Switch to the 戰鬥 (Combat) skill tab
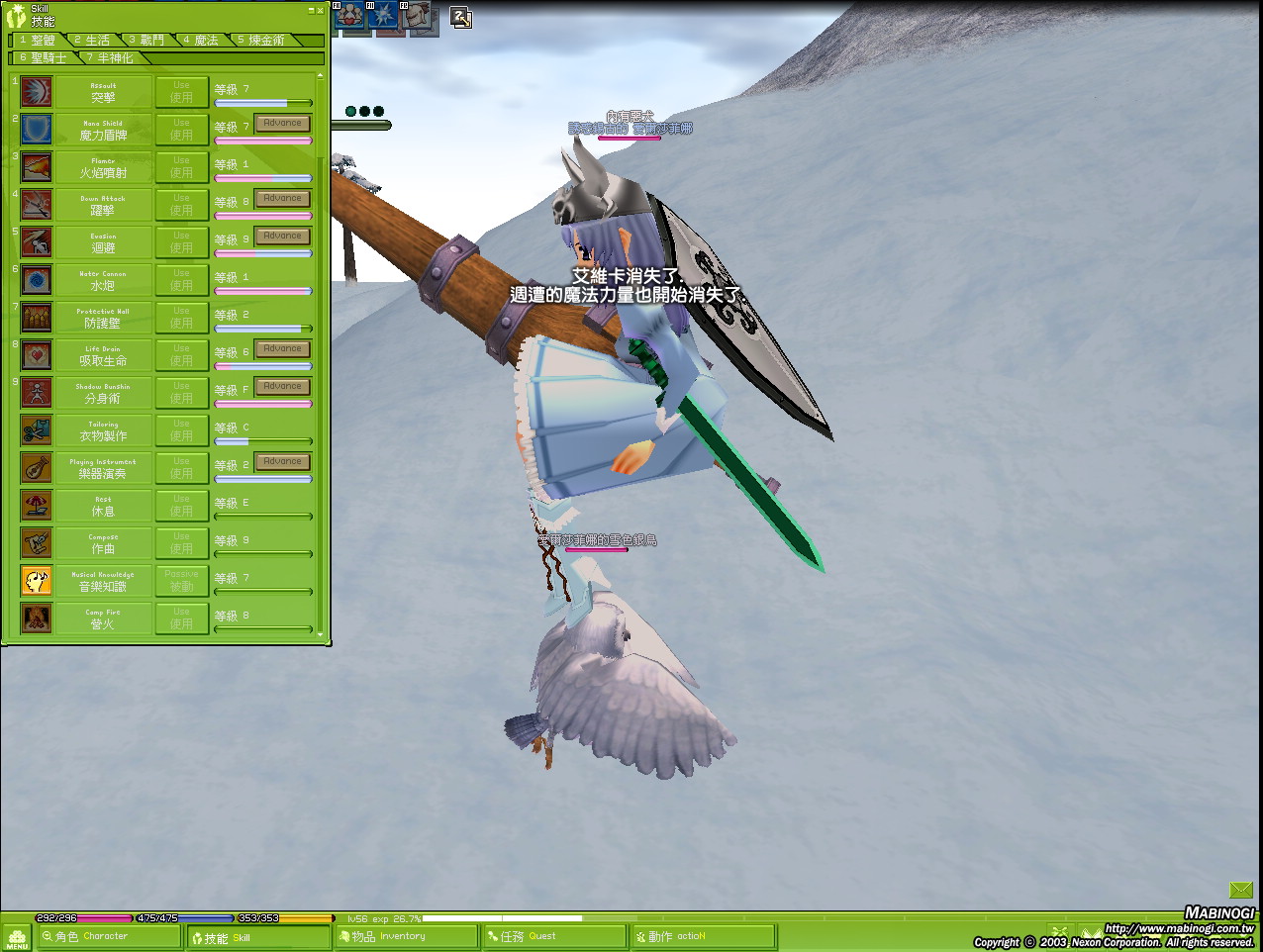This screenshot has width=1263, height=952. 150,41
